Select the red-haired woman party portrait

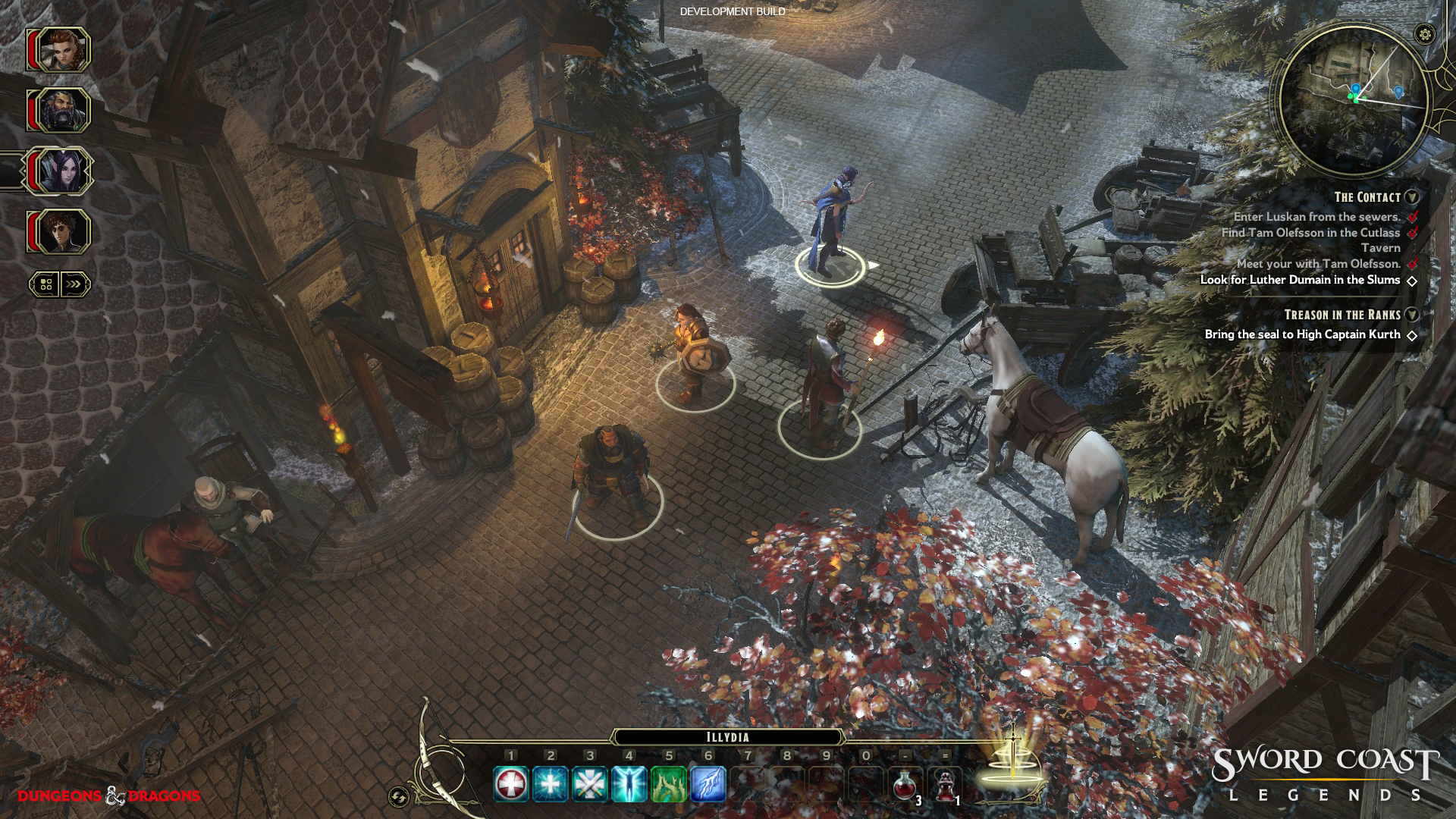click(x=59, y=50)
